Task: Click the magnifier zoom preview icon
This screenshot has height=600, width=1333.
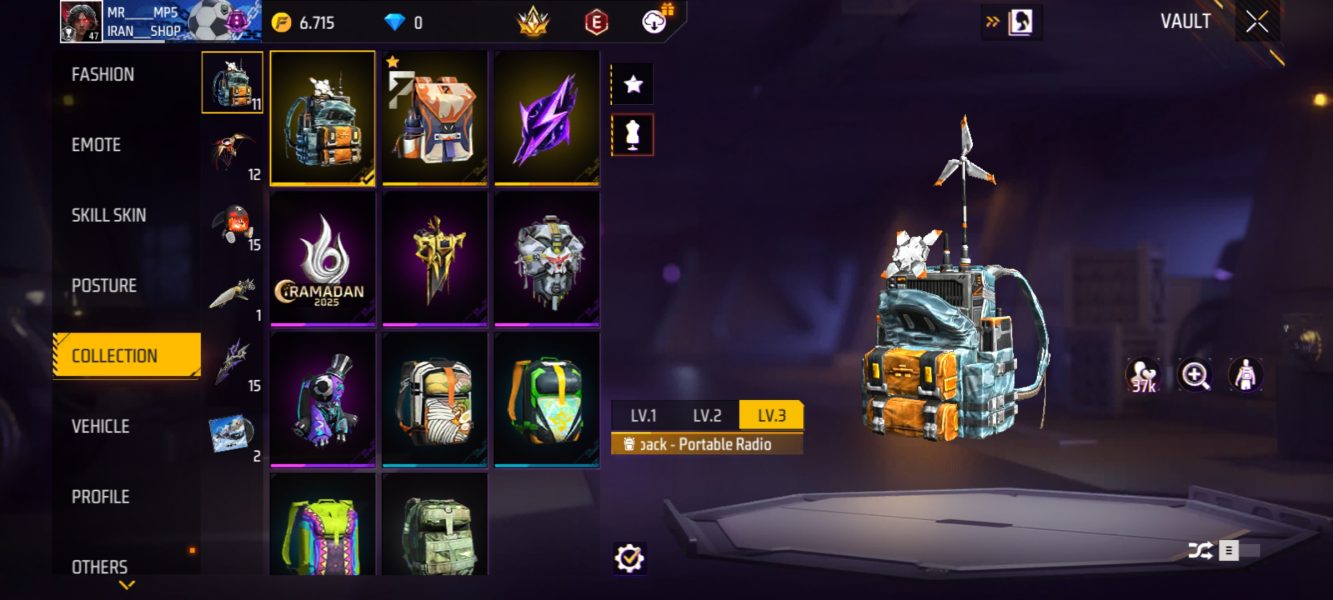Action: coord(1195,376)
